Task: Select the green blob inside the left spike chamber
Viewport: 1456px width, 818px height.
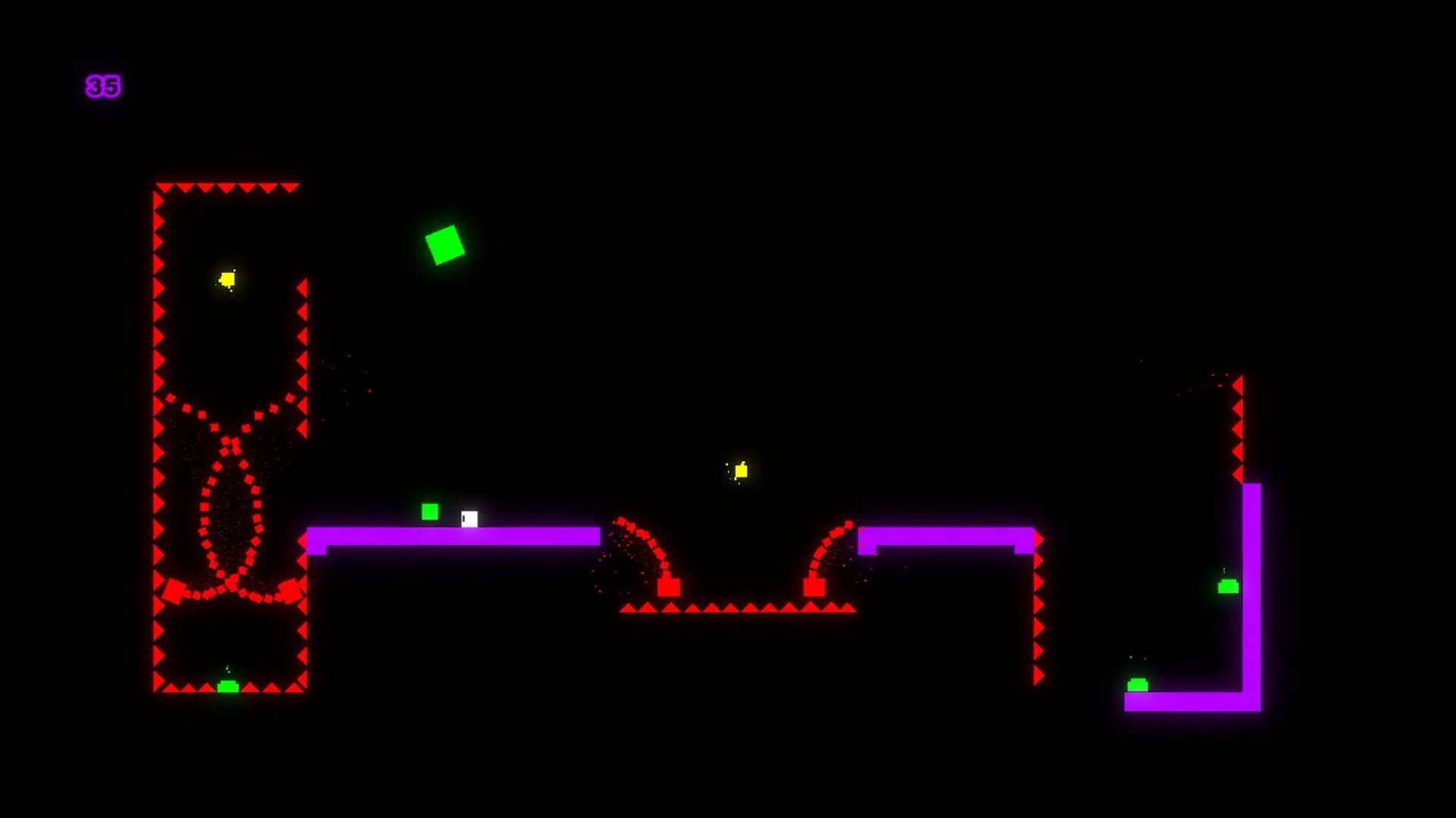Action: [x=229, y=688]
